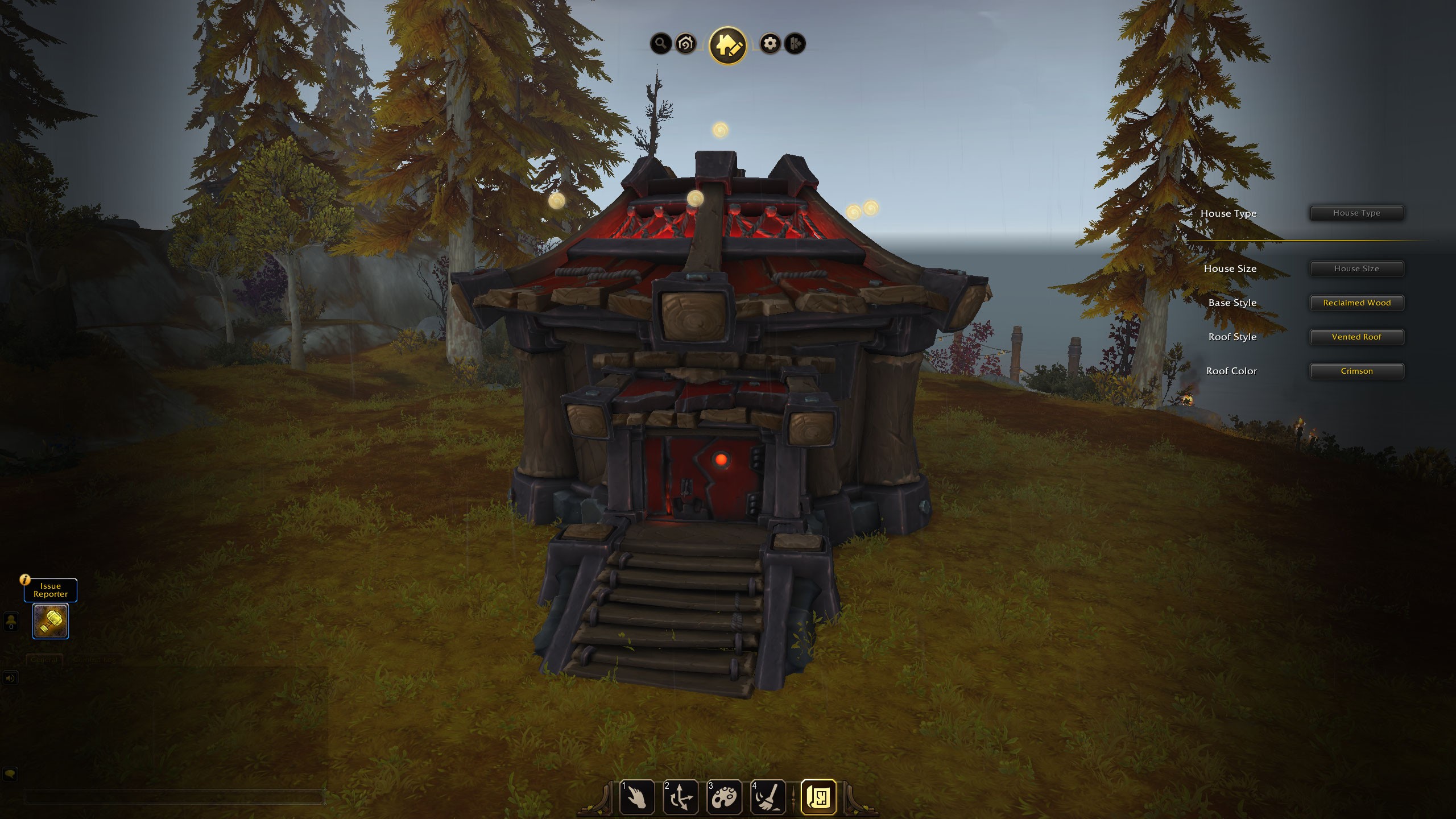
Task: Choose the move and rotate arrows tool
Action: (681, 797)
